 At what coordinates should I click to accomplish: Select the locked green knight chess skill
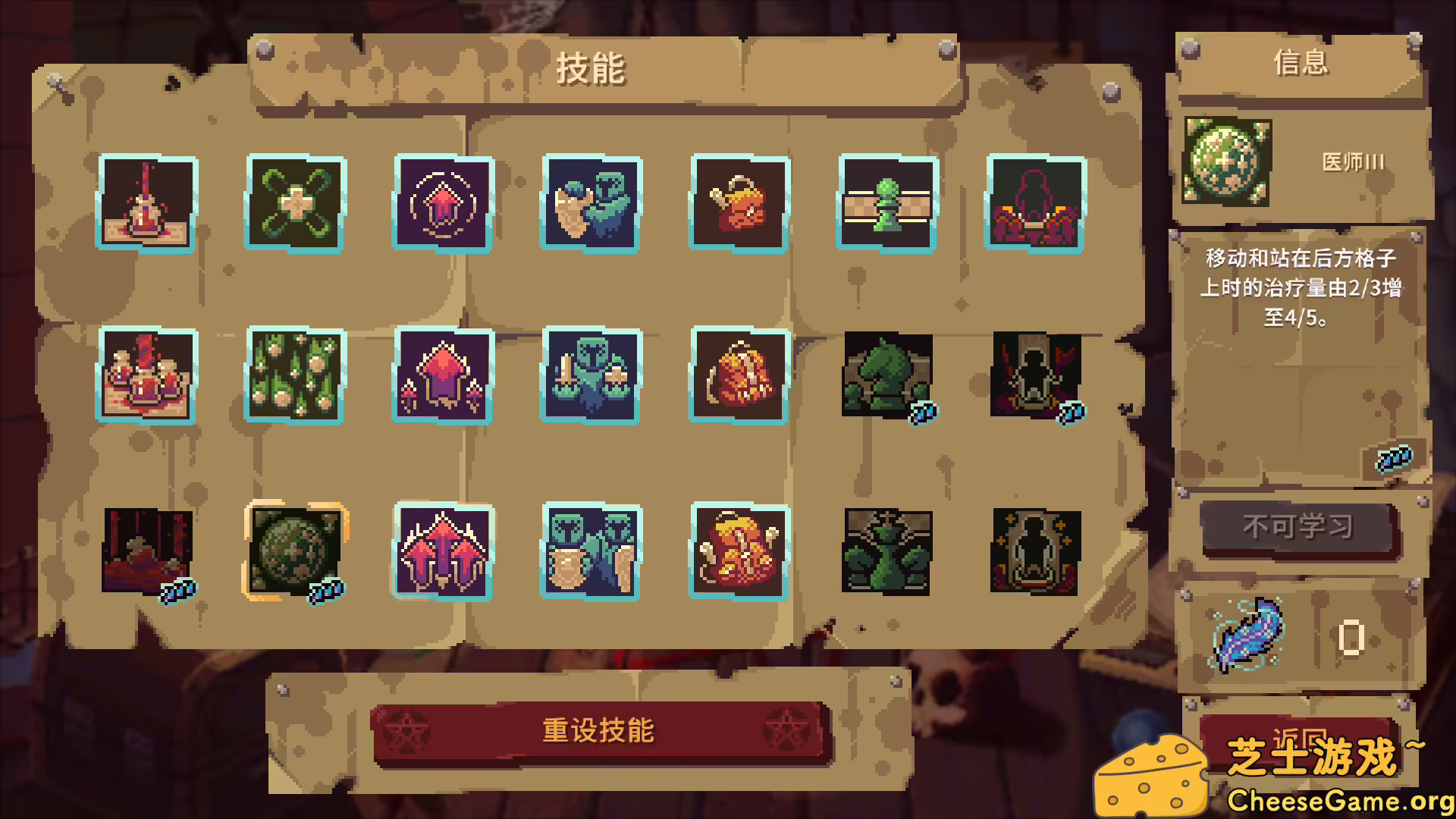coord(885,378)
